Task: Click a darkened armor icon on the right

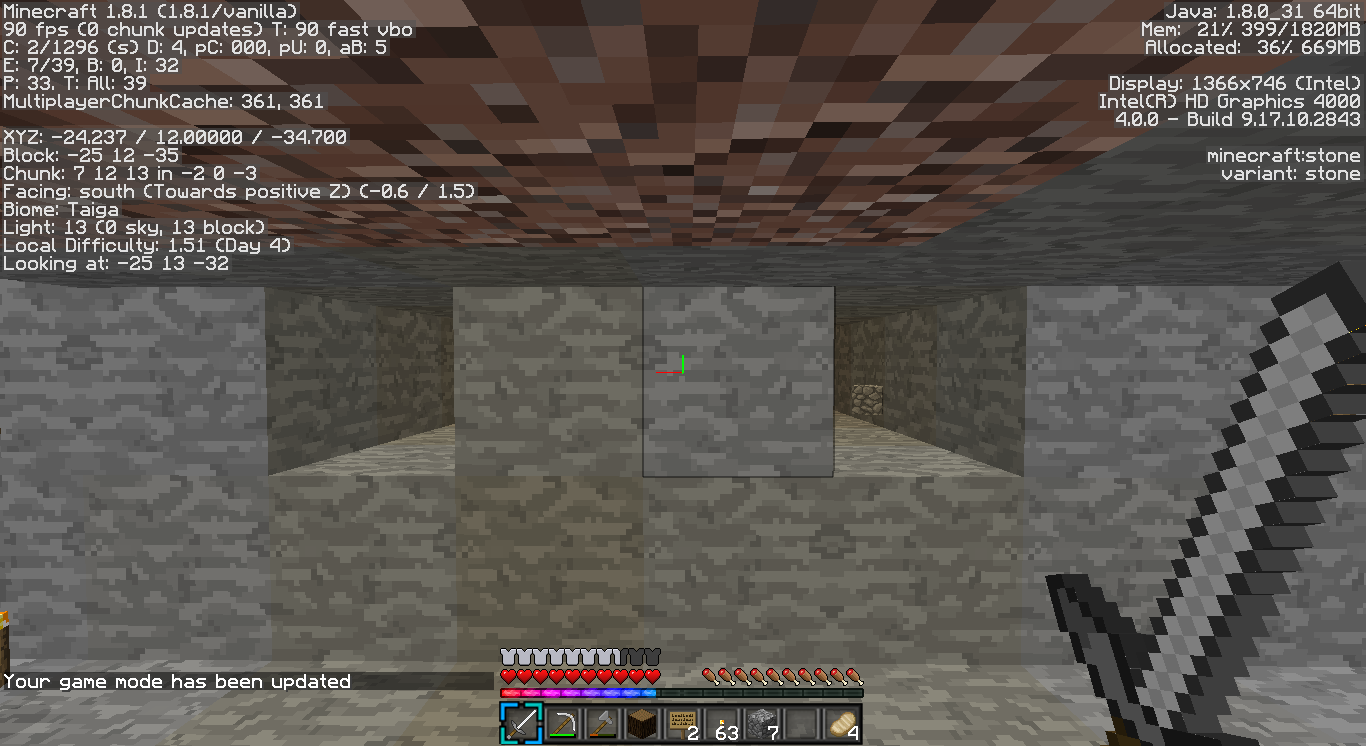Action: pos(645,657)
